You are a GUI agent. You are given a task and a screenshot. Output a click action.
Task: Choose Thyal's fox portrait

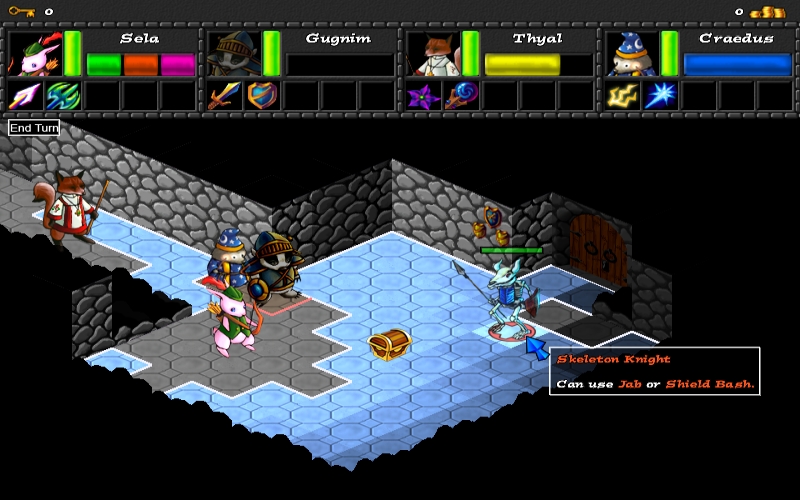click(x=432, y=53)
